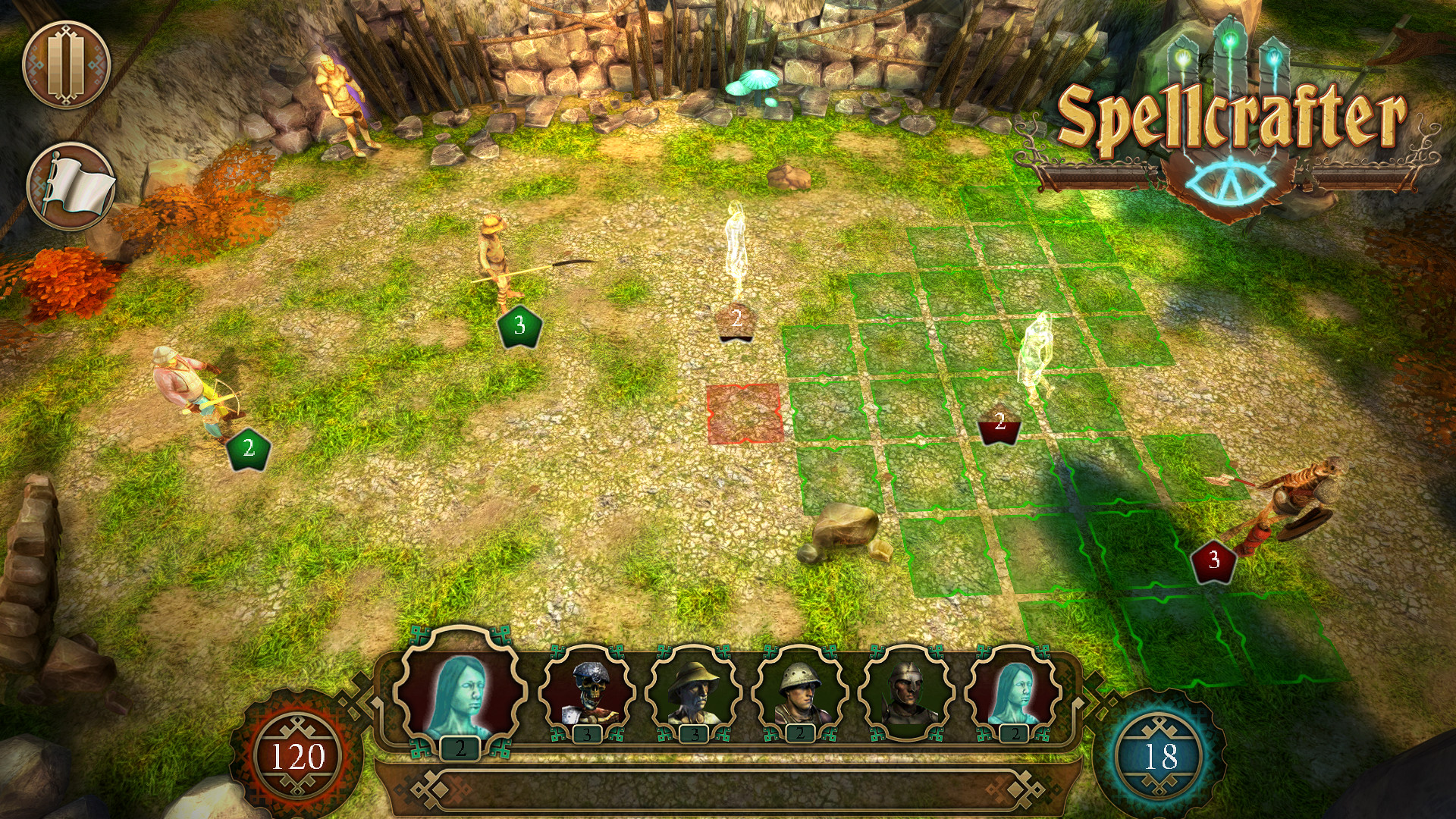Click the red-highlighted grid tile
The width and height of the screenshot is (1456, 819).
pyautogui.click(x=745, y=414)
